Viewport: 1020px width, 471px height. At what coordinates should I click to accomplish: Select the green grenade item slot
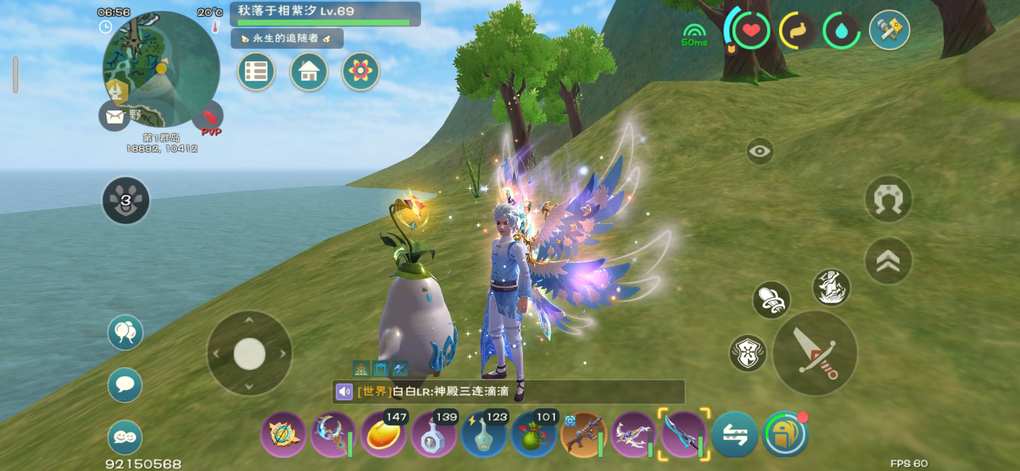pos(535,435)
